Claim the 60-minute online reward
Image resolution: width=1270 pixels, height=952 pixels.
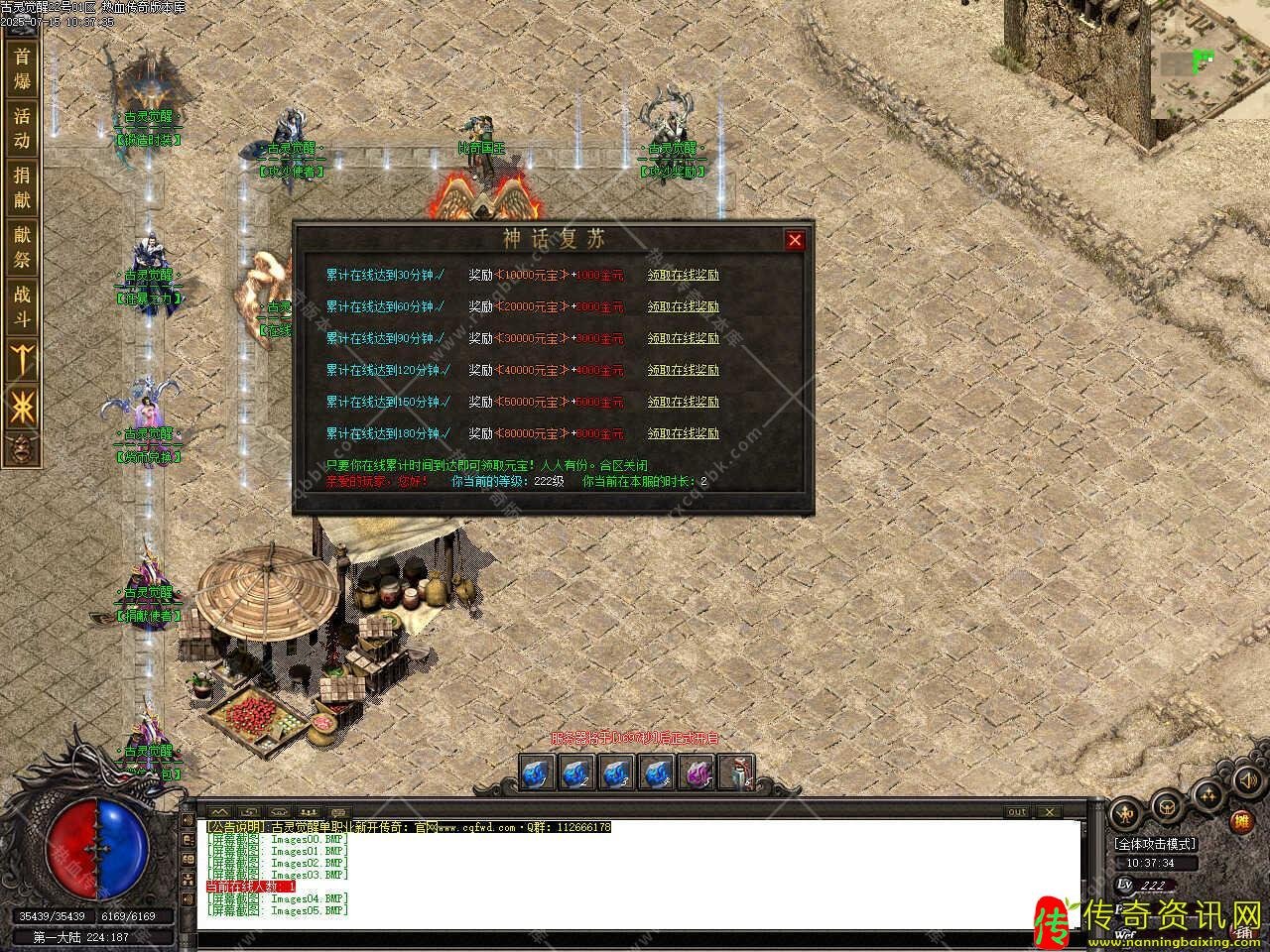coord(684,306)
